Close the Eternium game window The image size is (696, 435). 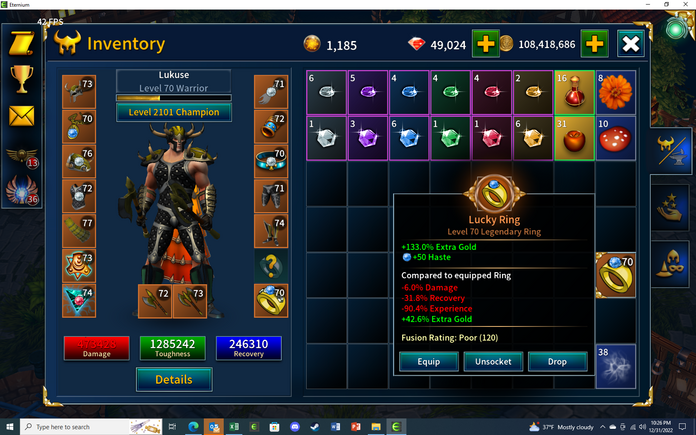(685, 5)
